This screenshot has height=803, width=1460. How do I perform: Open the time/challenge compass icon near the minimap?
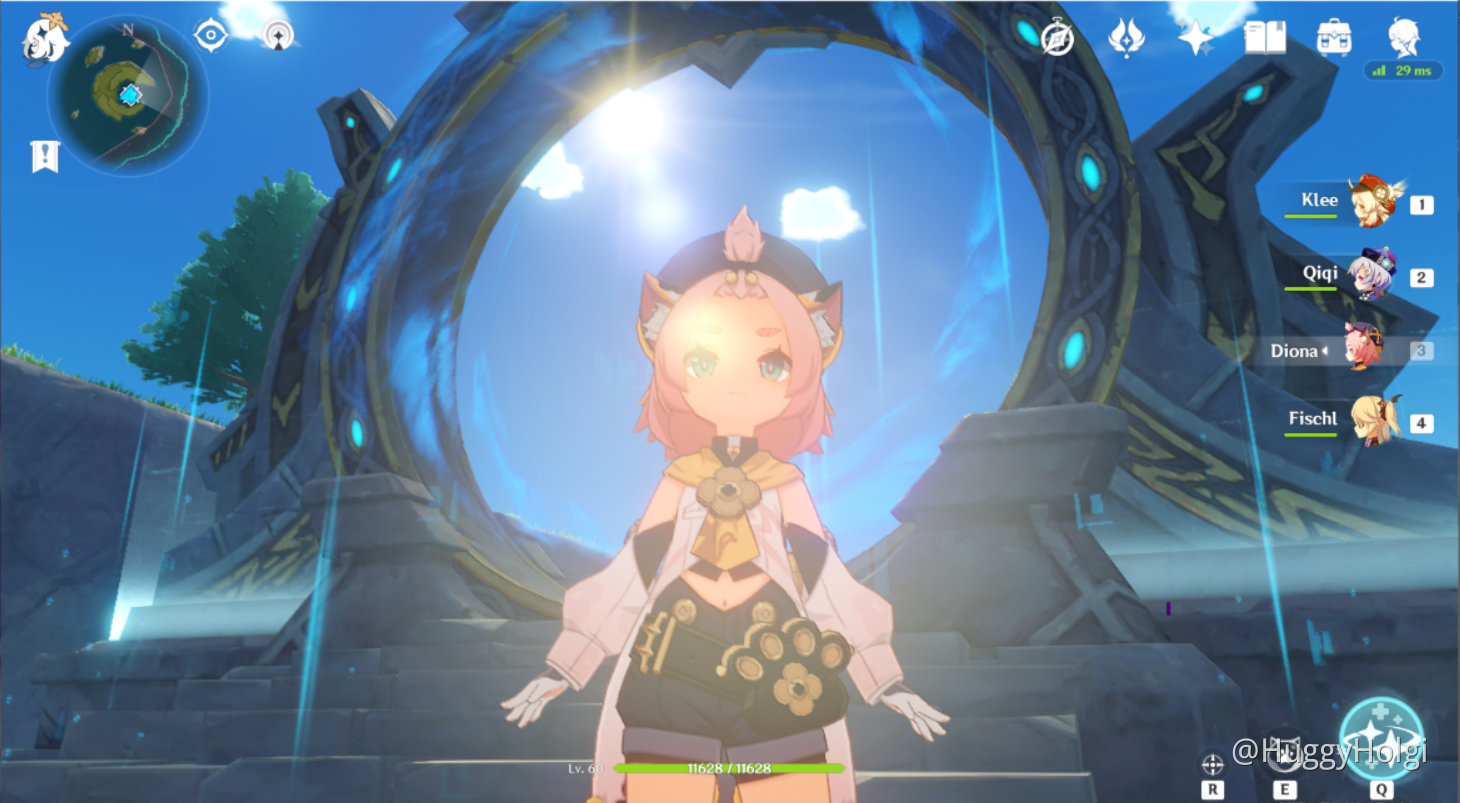tap(211, 33)
